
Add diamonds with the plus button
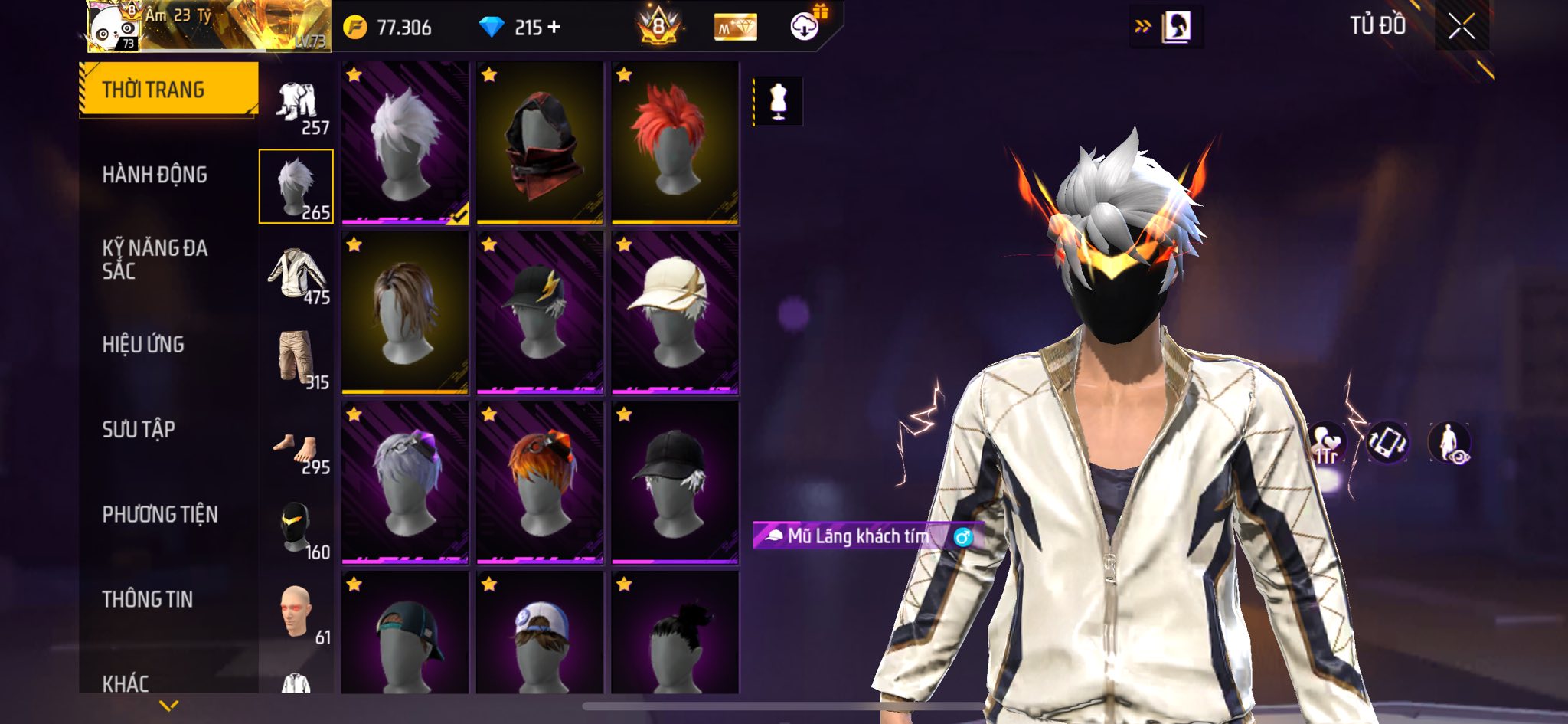(554, 28)
